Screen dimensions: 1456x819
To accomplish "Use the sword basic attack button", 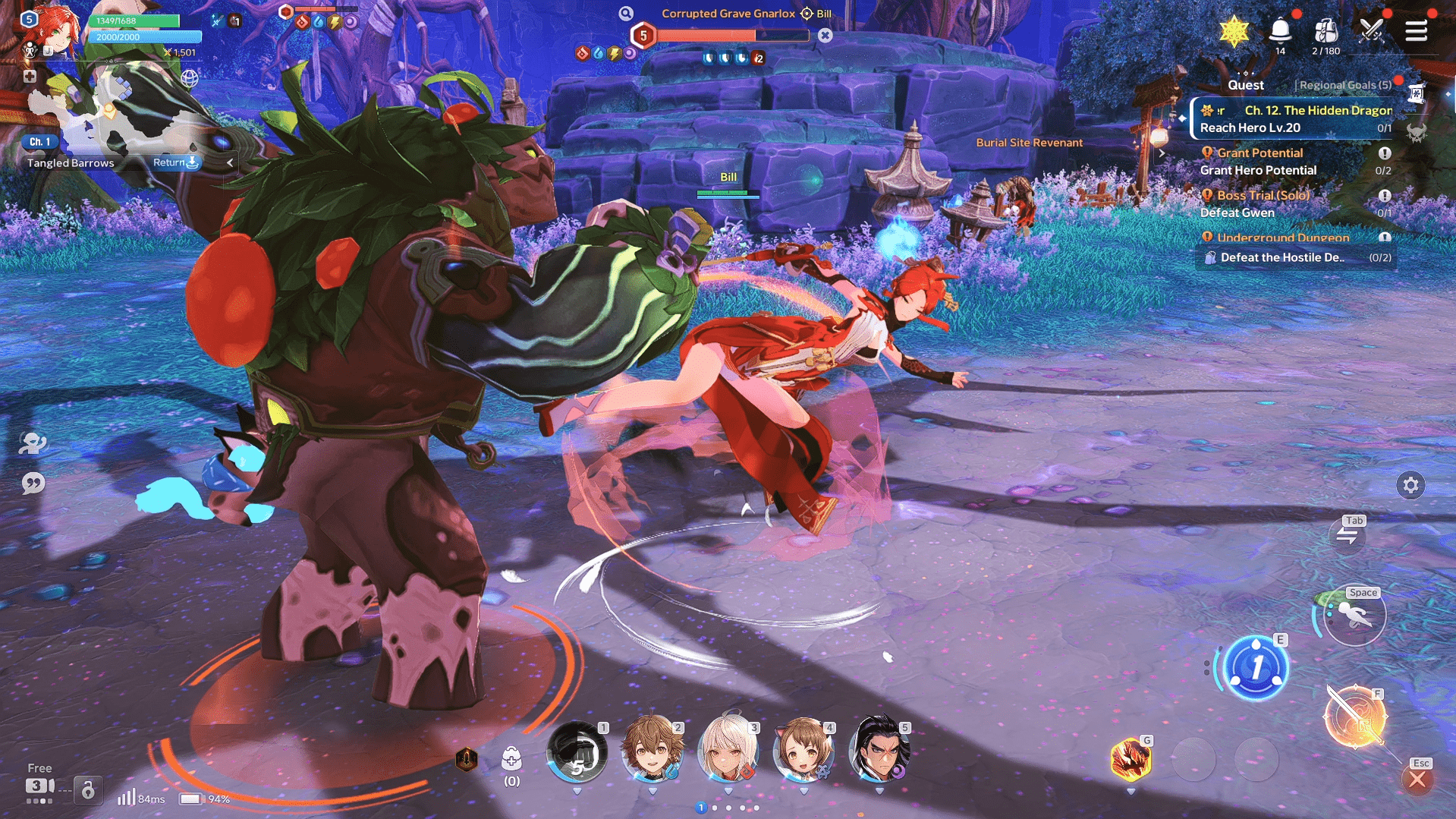I will pyautogui.click(x=1354, y=717).
